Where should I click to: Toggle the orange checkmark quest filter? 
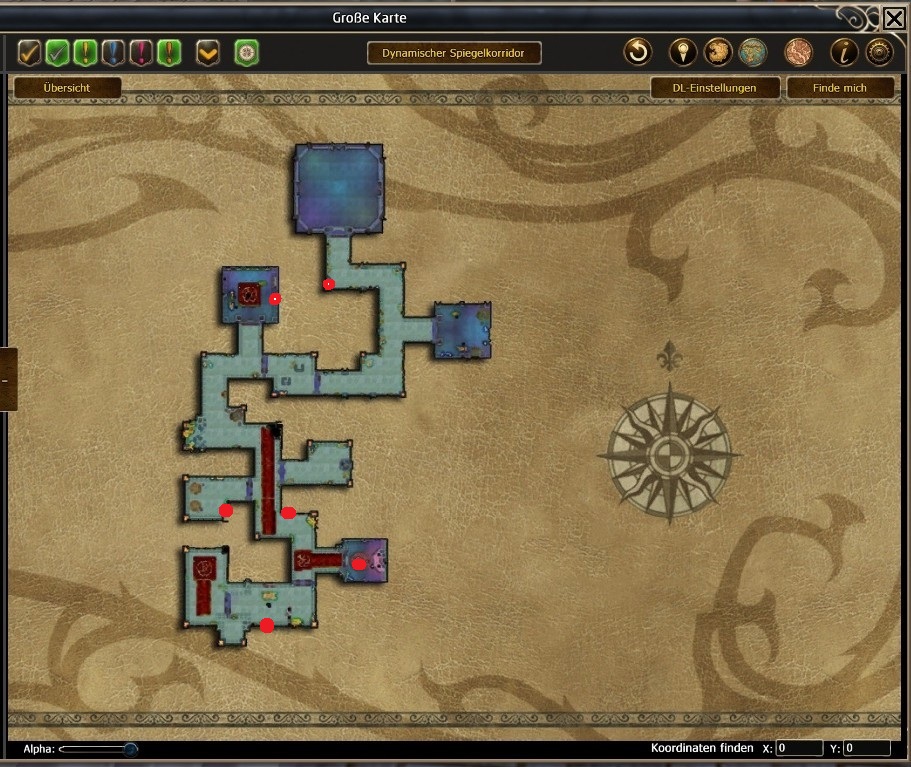tap(29, 52)
